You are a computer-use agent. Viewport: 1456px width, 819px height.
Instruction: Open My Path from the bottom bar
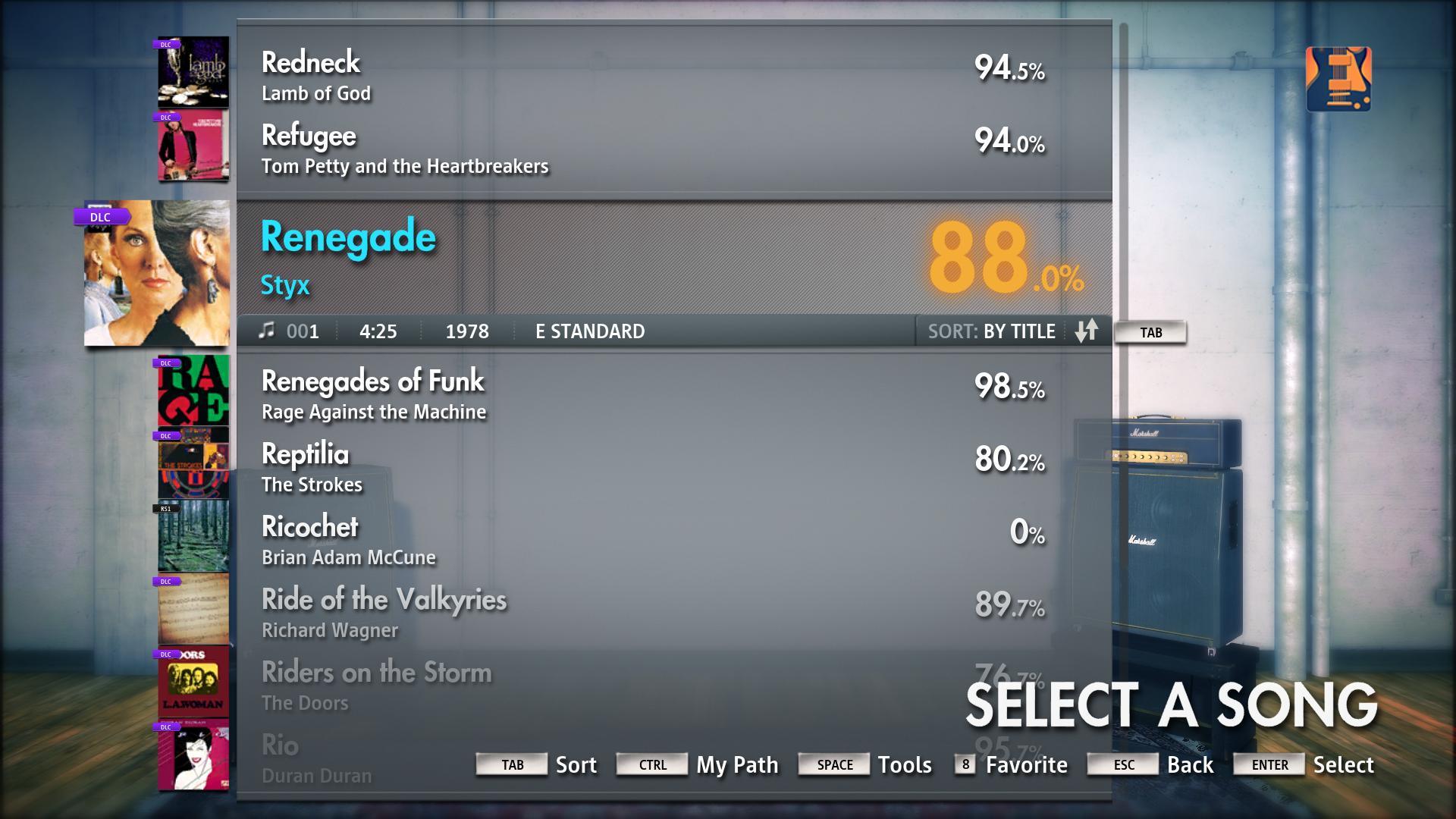(x=736, y=765)
